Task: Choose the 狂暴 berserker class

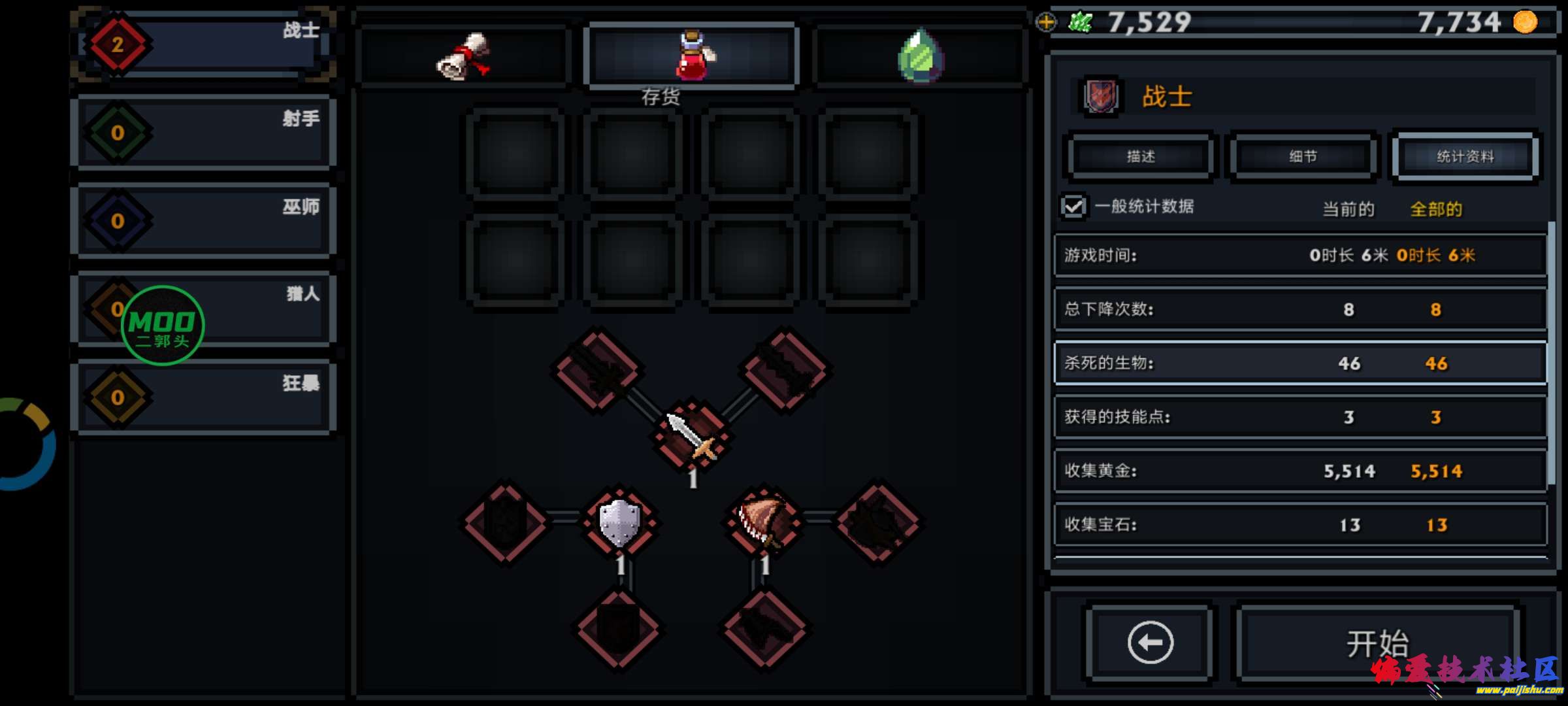Action: [204, 397]
